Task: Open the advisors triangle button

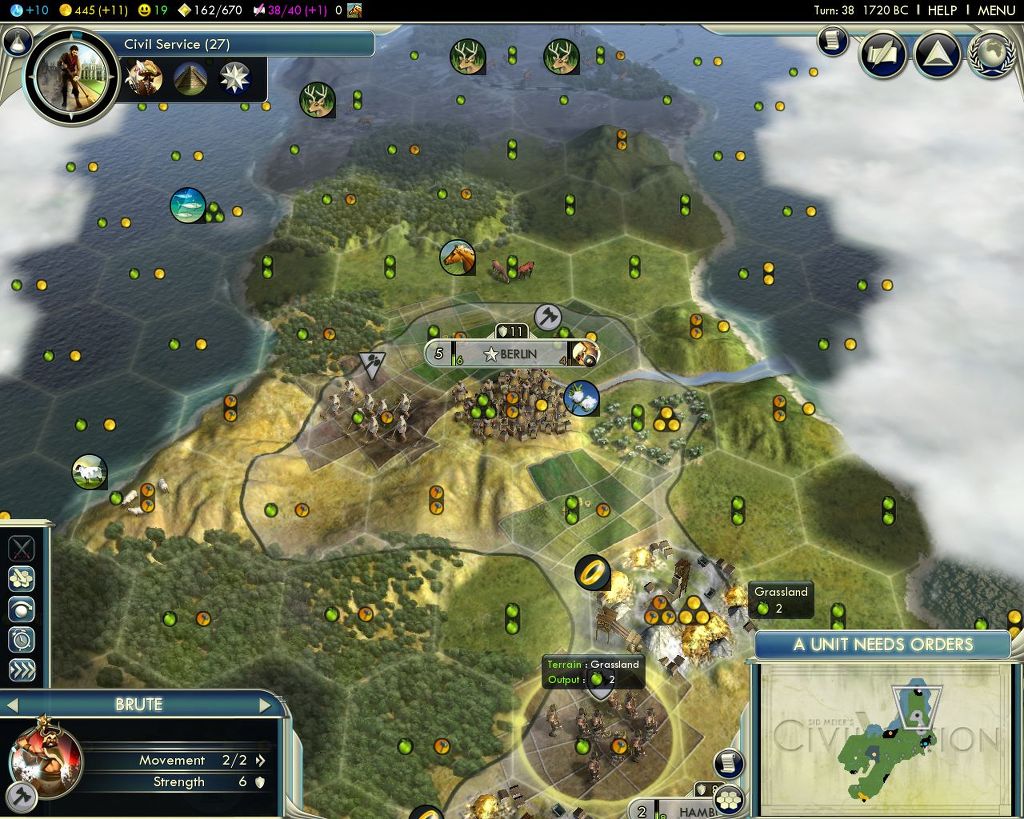Action: coord(938,55)
